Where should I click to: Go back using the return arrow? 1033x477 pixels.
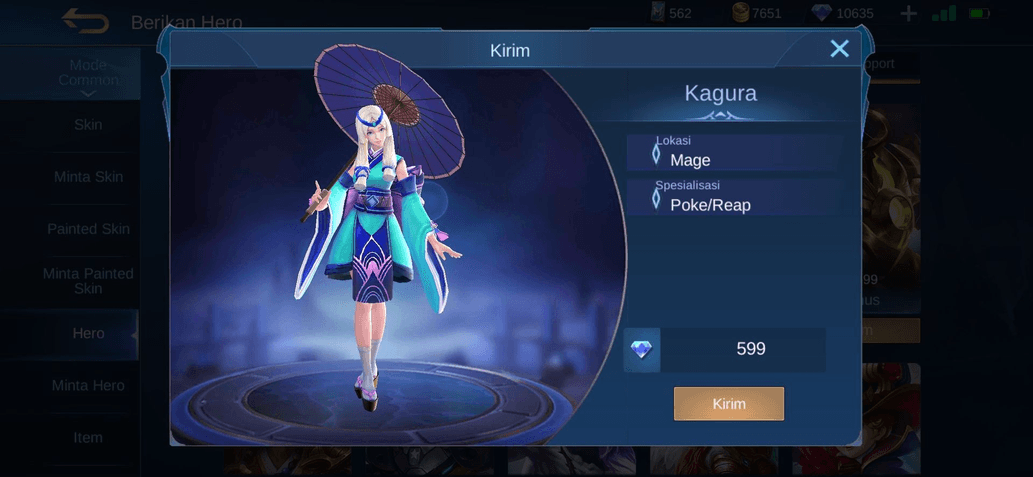click(85, 20)
